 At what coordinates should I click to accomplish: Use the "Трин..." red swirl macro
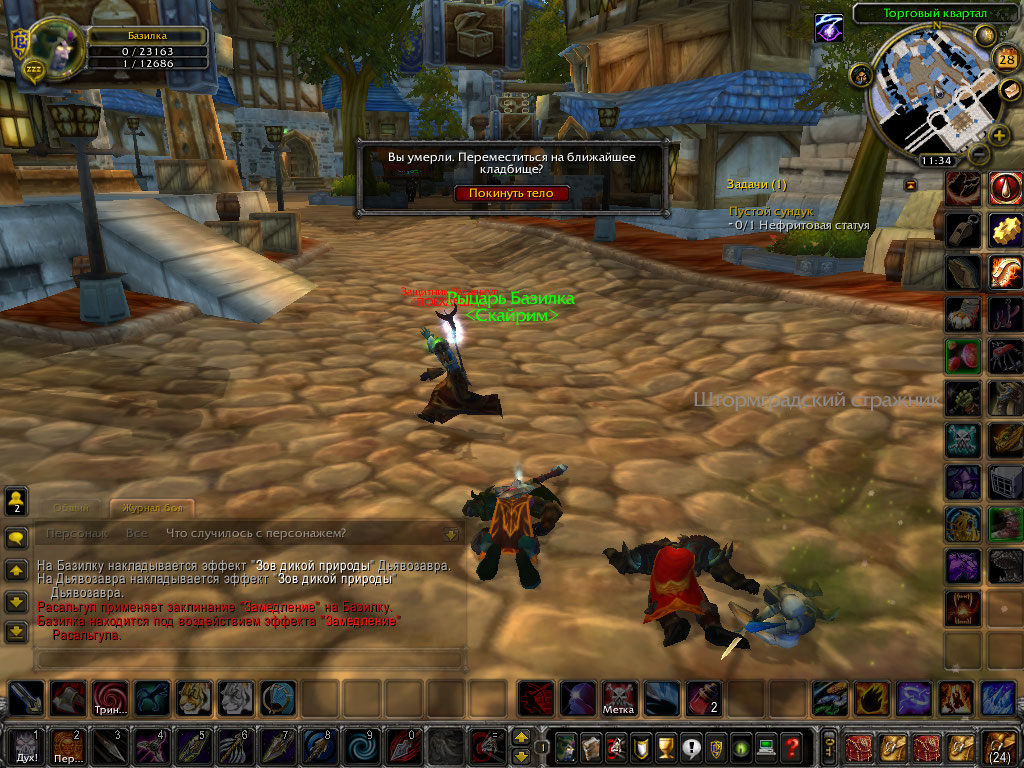point(110,699)
